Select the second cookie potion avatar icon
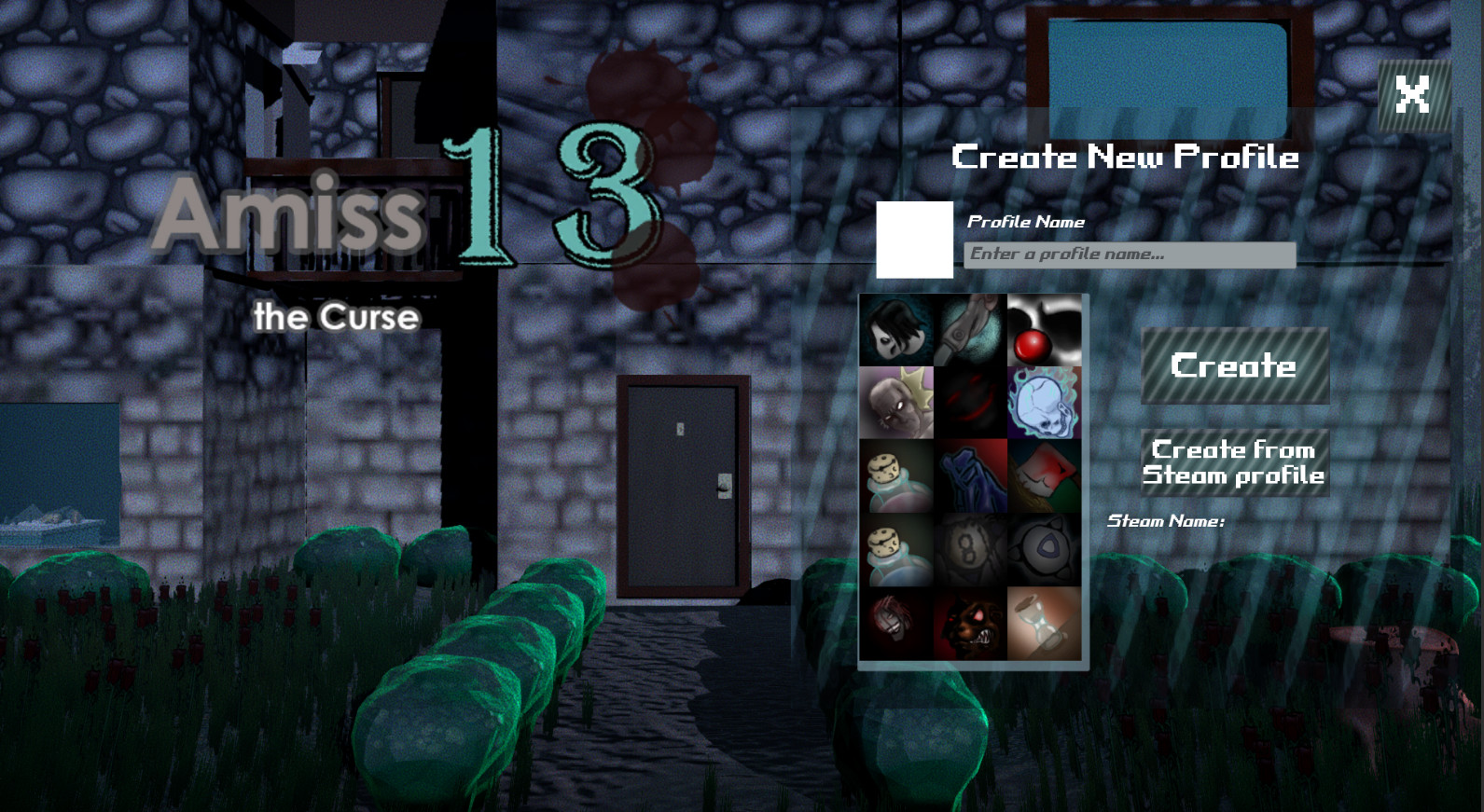The width and height of the screenshot is (1484, 812). [x=895, y=550]
